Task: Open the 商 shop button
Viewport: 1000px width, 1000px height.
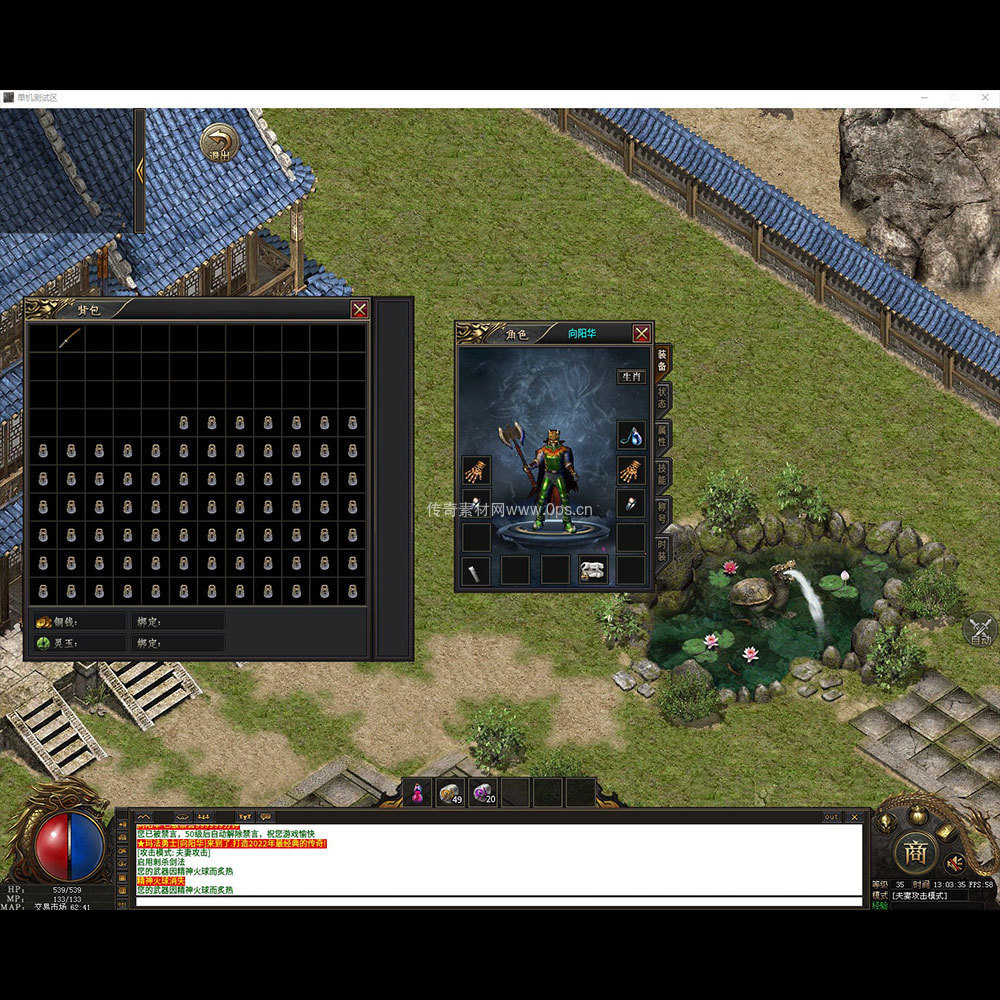Action: [x=915, y=852]
